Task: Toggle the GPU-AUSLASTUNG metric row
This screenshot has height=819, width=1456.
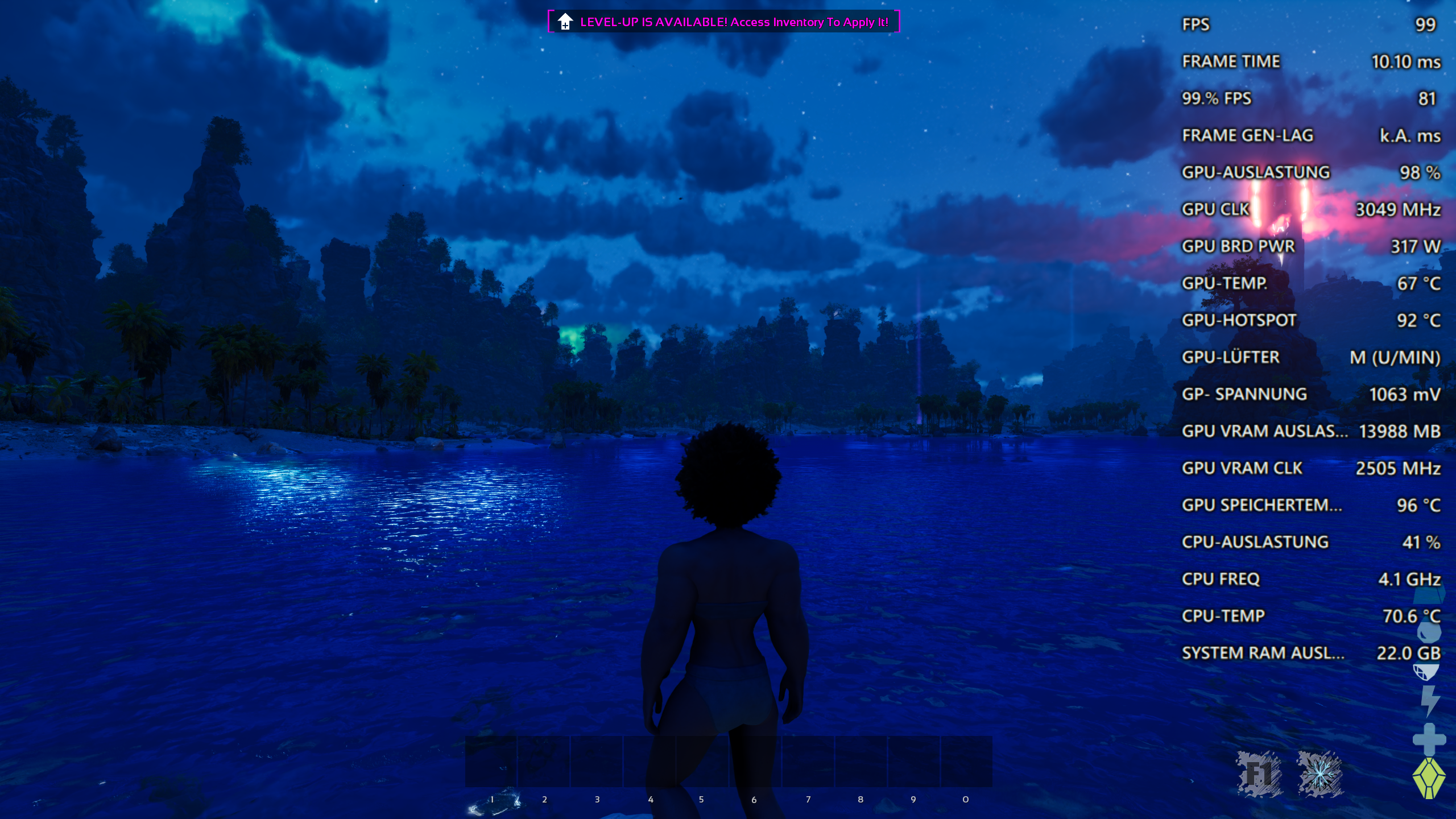Action: pos(1256,172)
